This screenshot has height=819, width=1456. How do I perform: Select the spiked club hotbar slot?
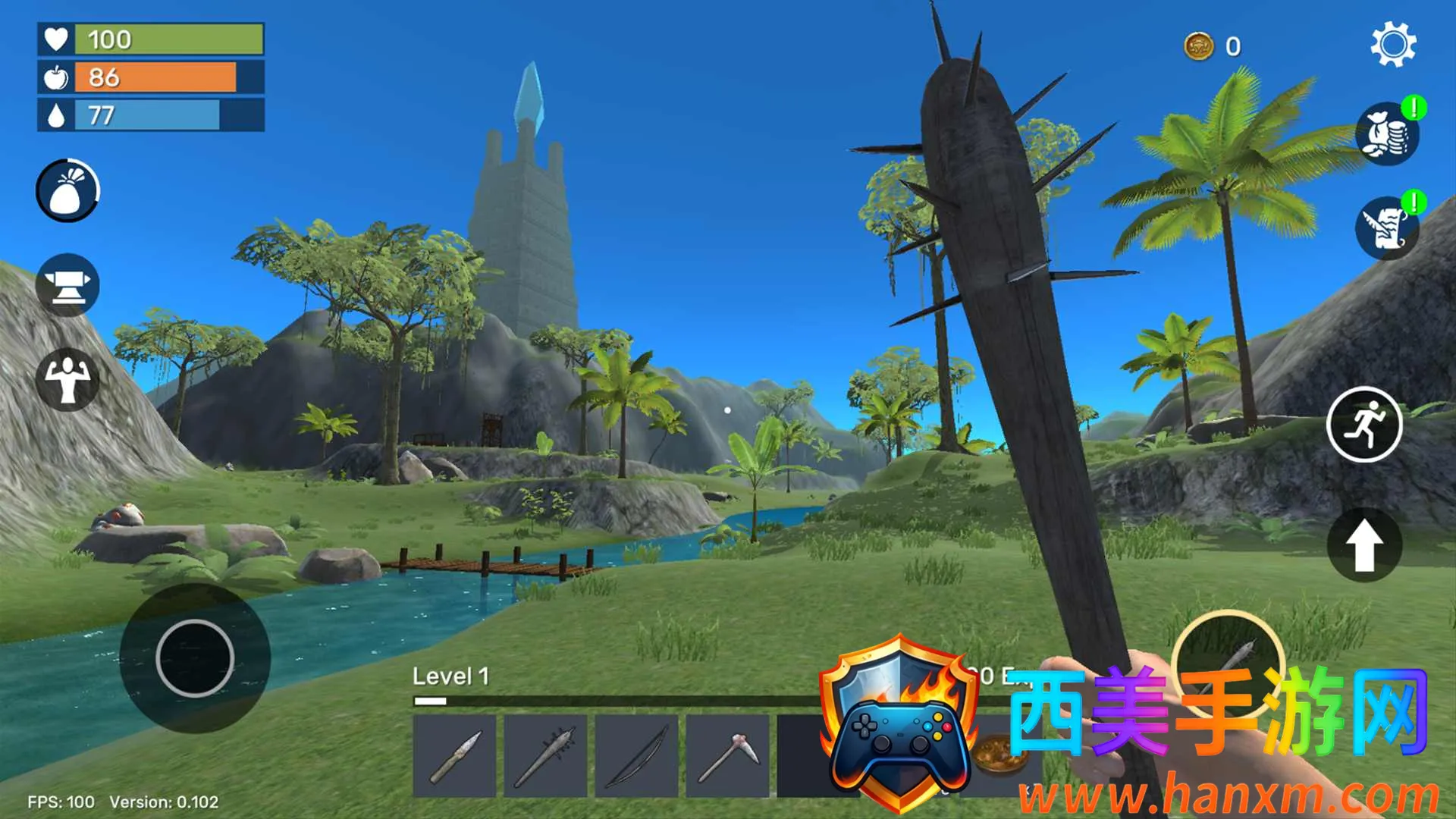(x=545, y=756)
